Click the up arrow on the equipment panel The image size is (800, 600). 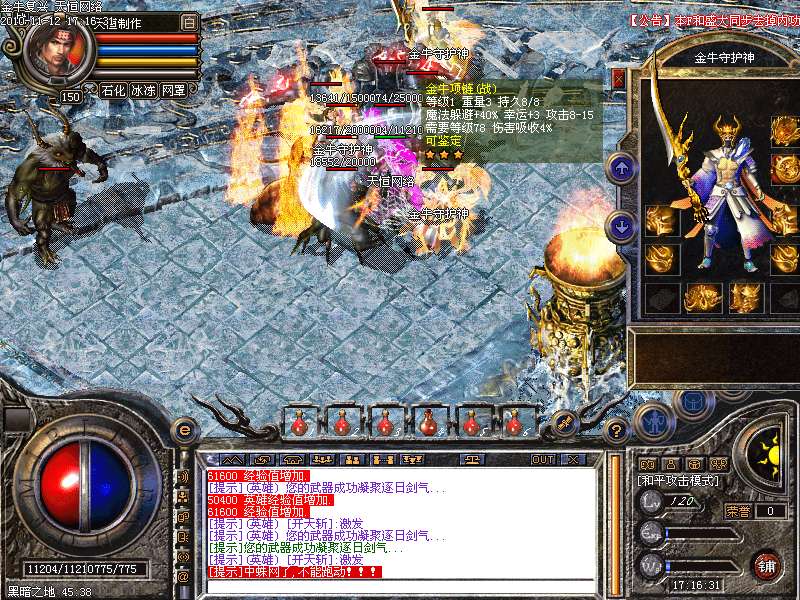(x=622, y=168)
